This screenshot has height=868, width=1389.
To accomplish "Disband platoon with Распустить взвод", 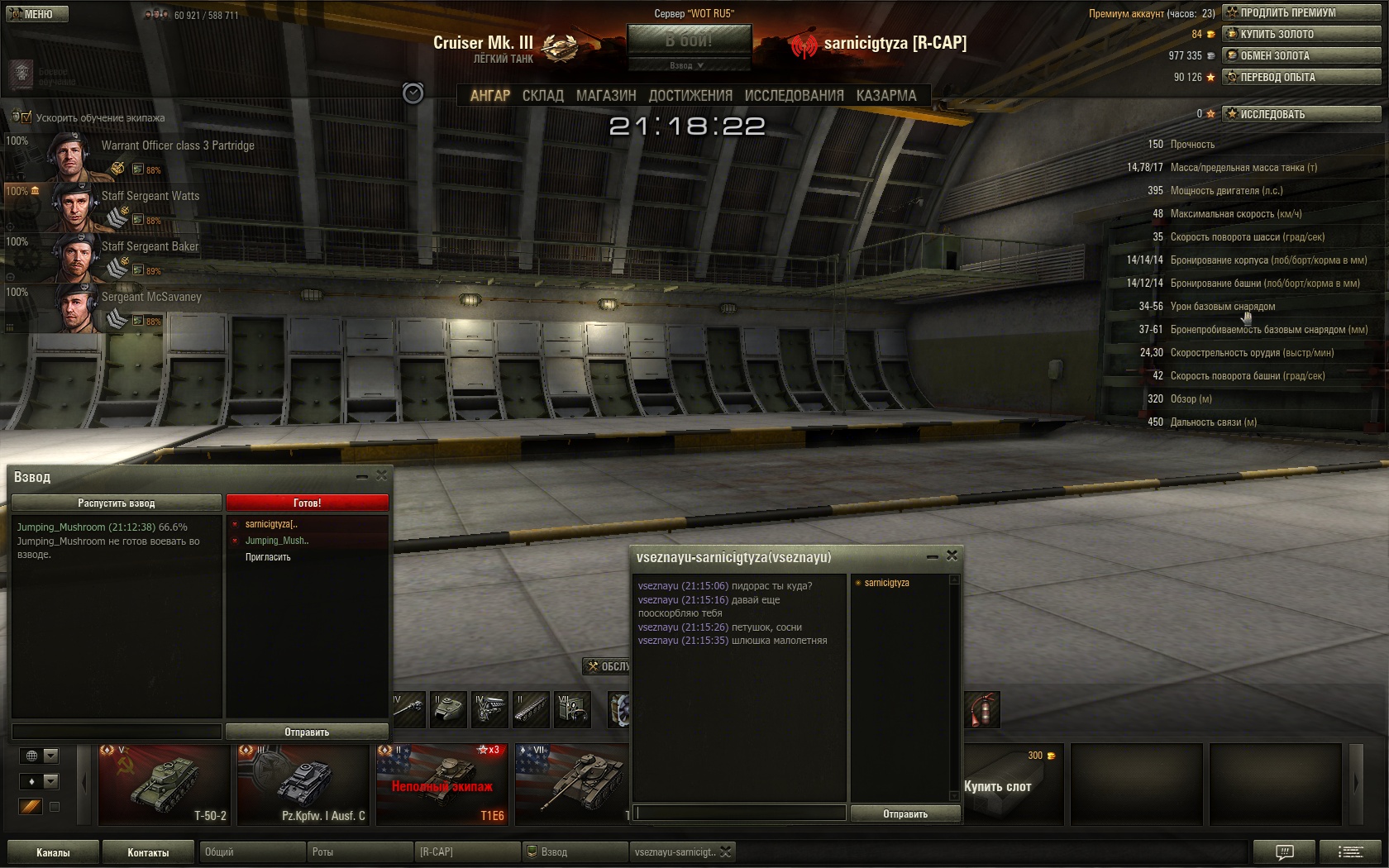I will 117,503.
